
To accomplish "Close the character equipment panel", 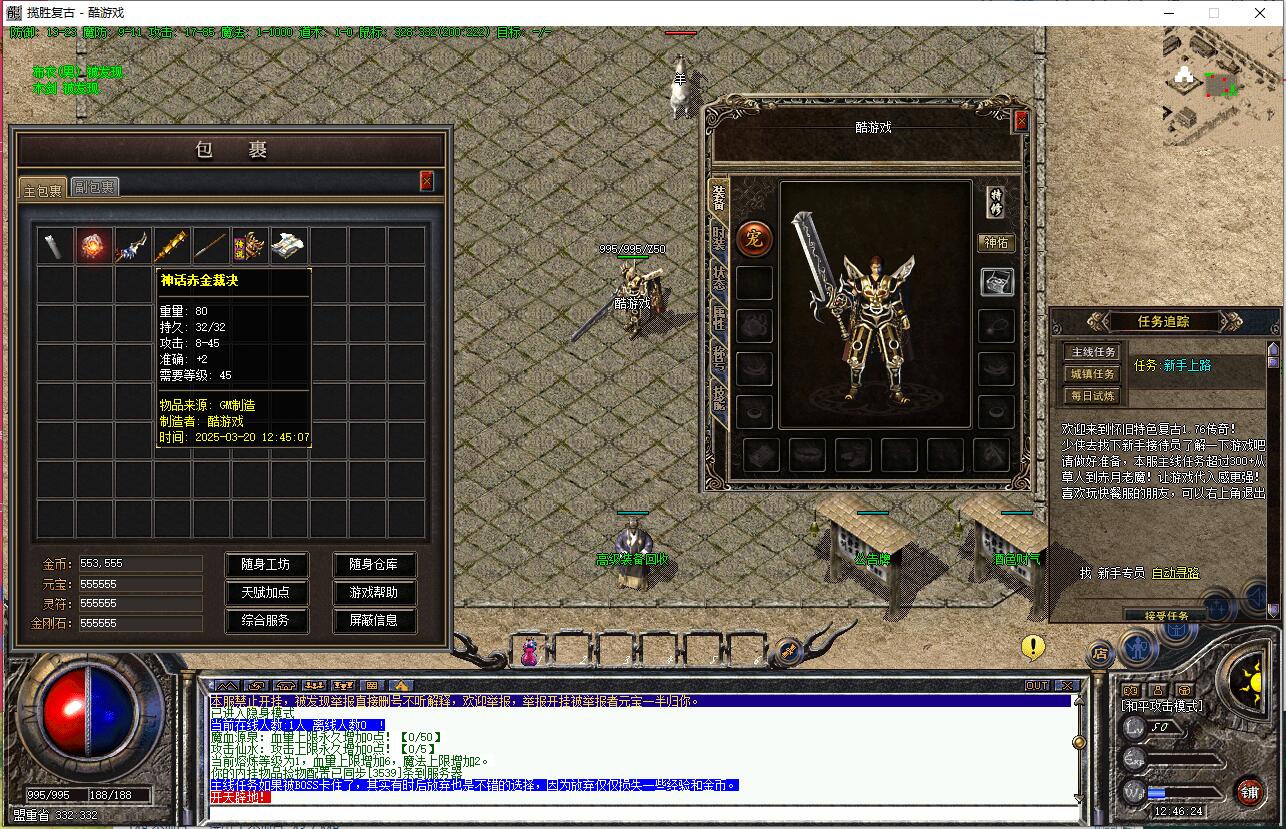I will 1021,121.
